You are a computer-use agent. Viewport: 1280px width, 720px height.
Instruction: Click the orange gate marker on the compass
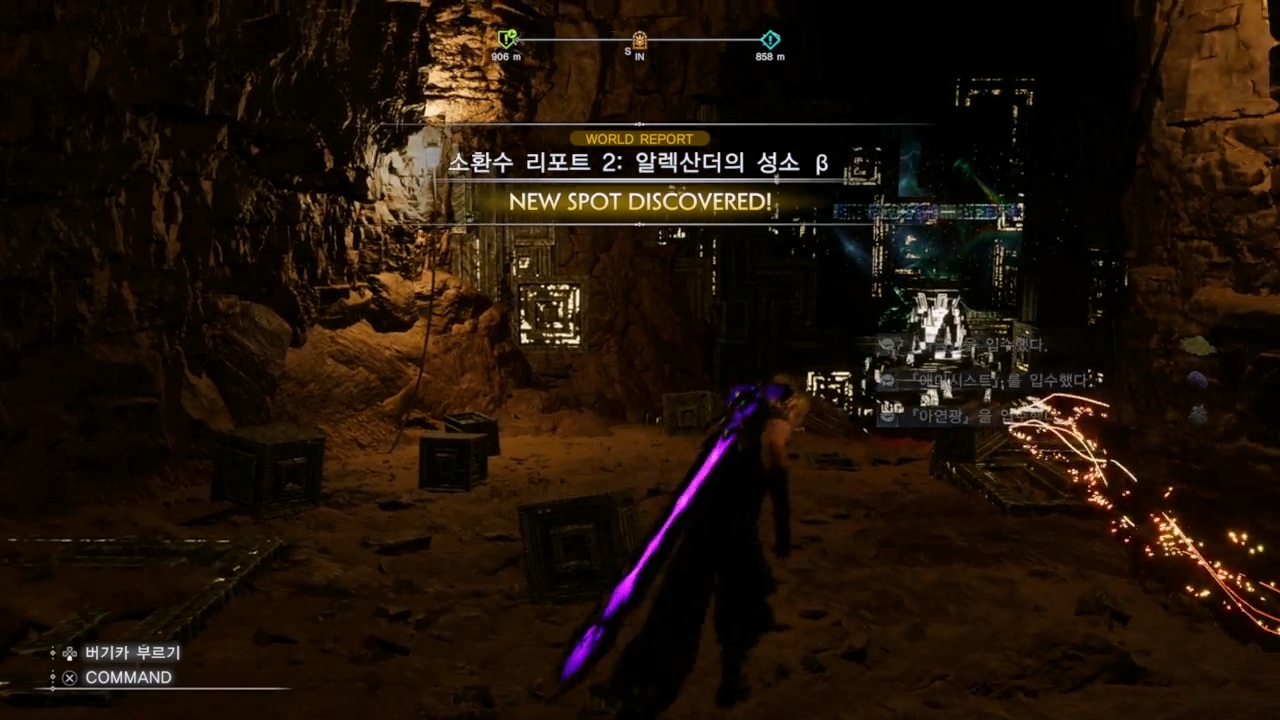pos(639,40)
